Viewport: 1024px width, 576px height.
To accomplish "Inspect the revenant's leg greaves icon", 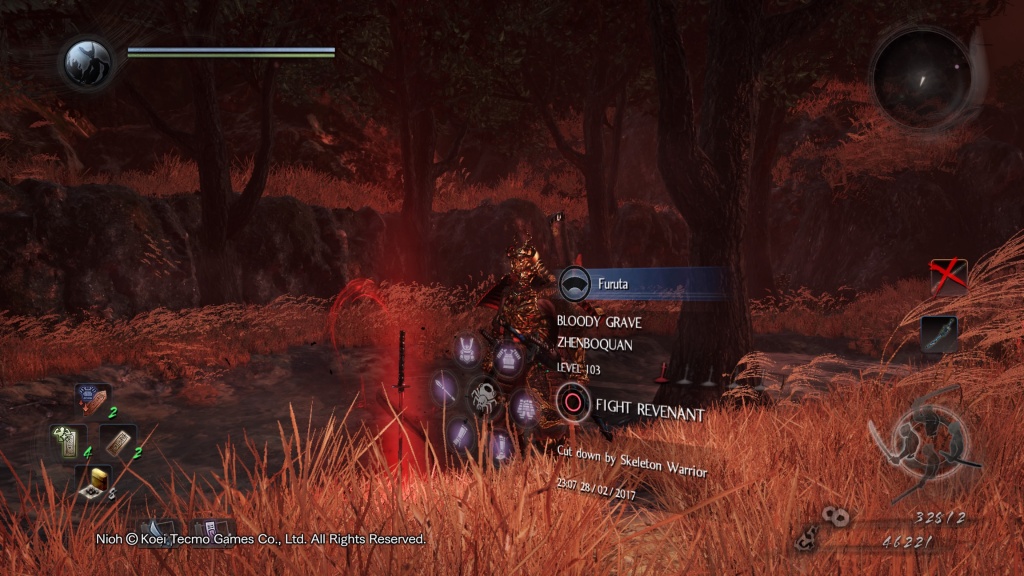I will click(503, 445).
